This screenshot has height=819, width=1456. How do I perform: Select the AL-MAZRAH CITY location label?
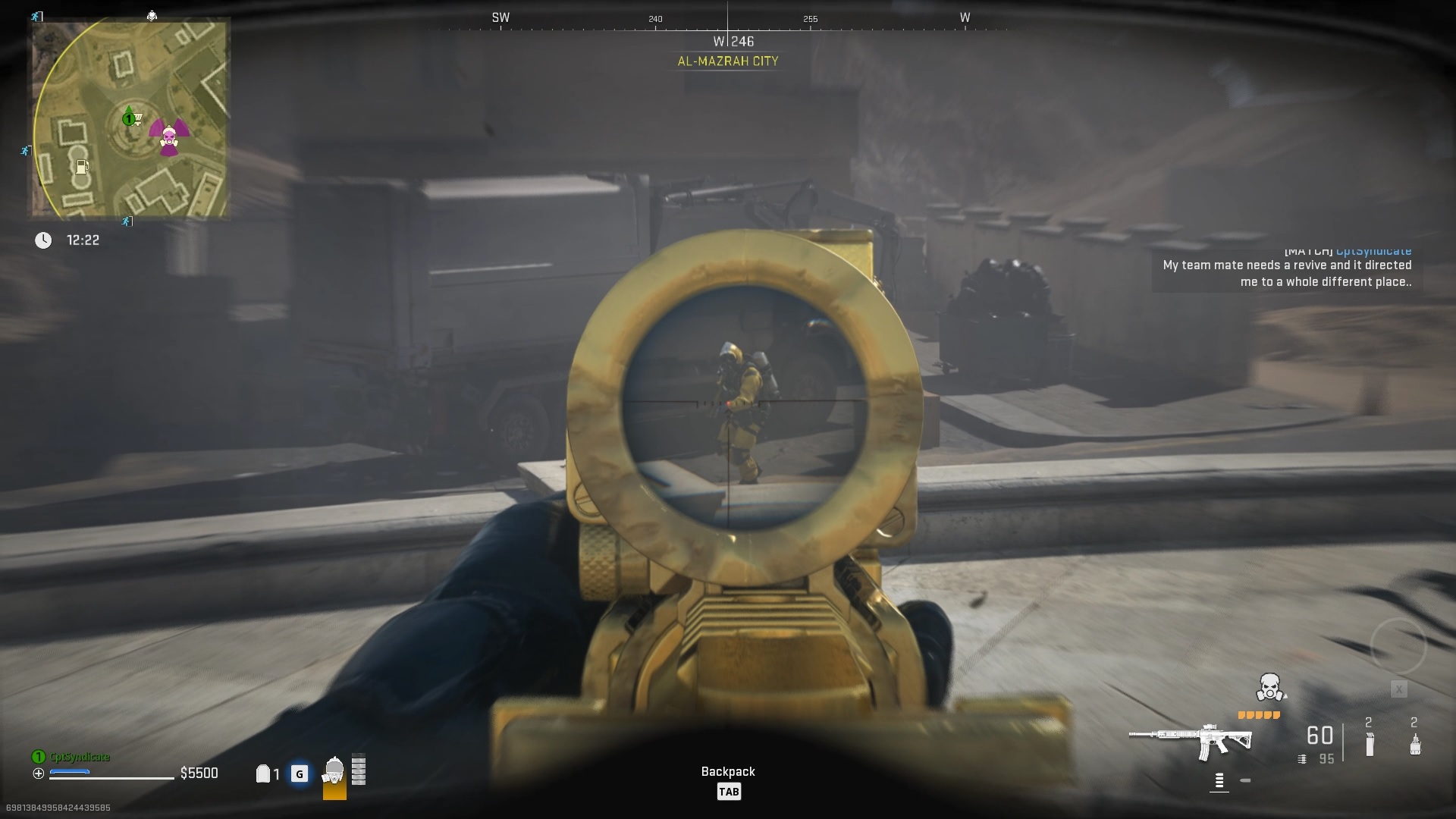(728, 61)
